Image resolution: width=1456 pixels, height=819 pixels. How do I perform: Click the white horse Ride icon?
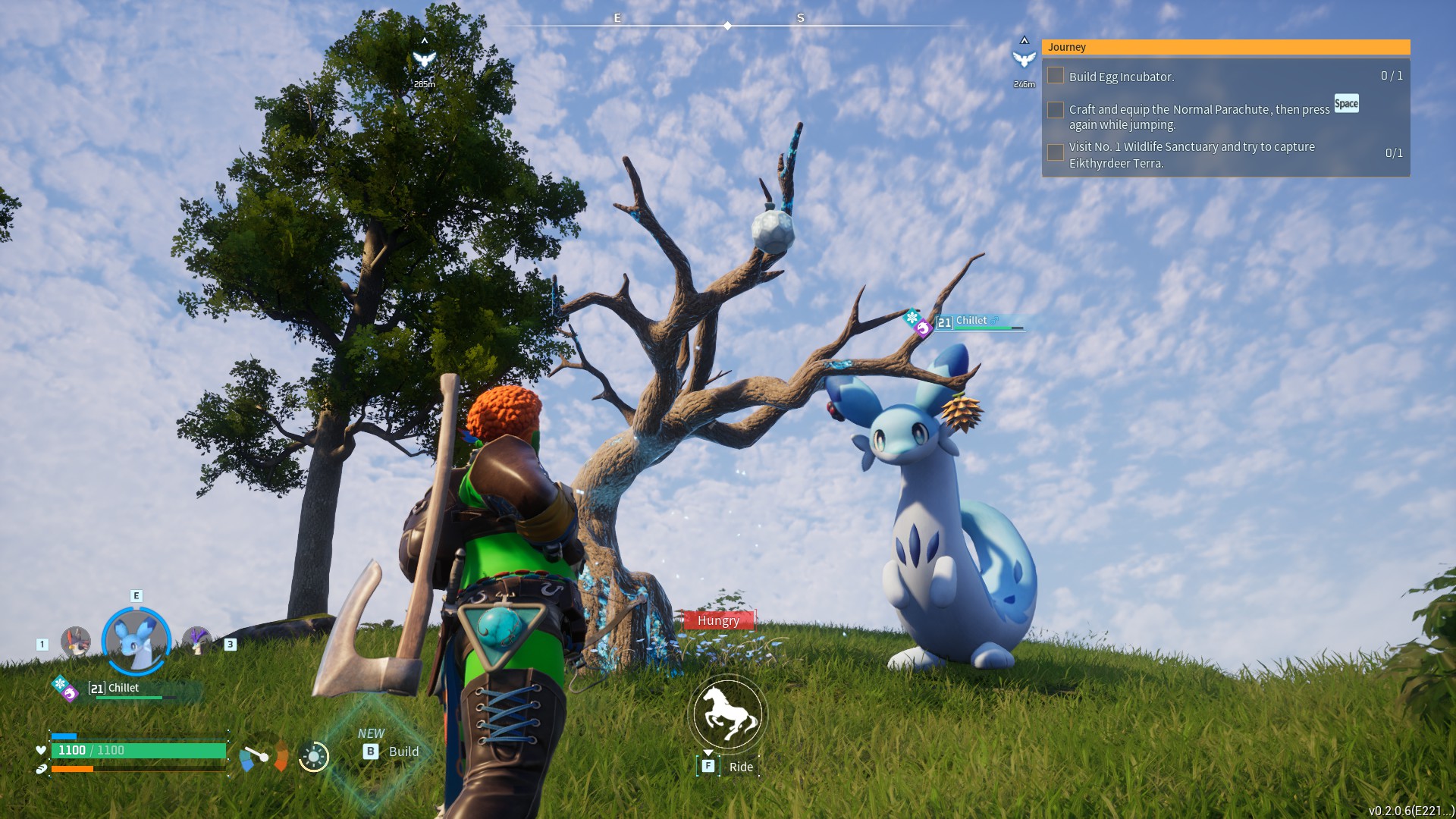[727, 714]
